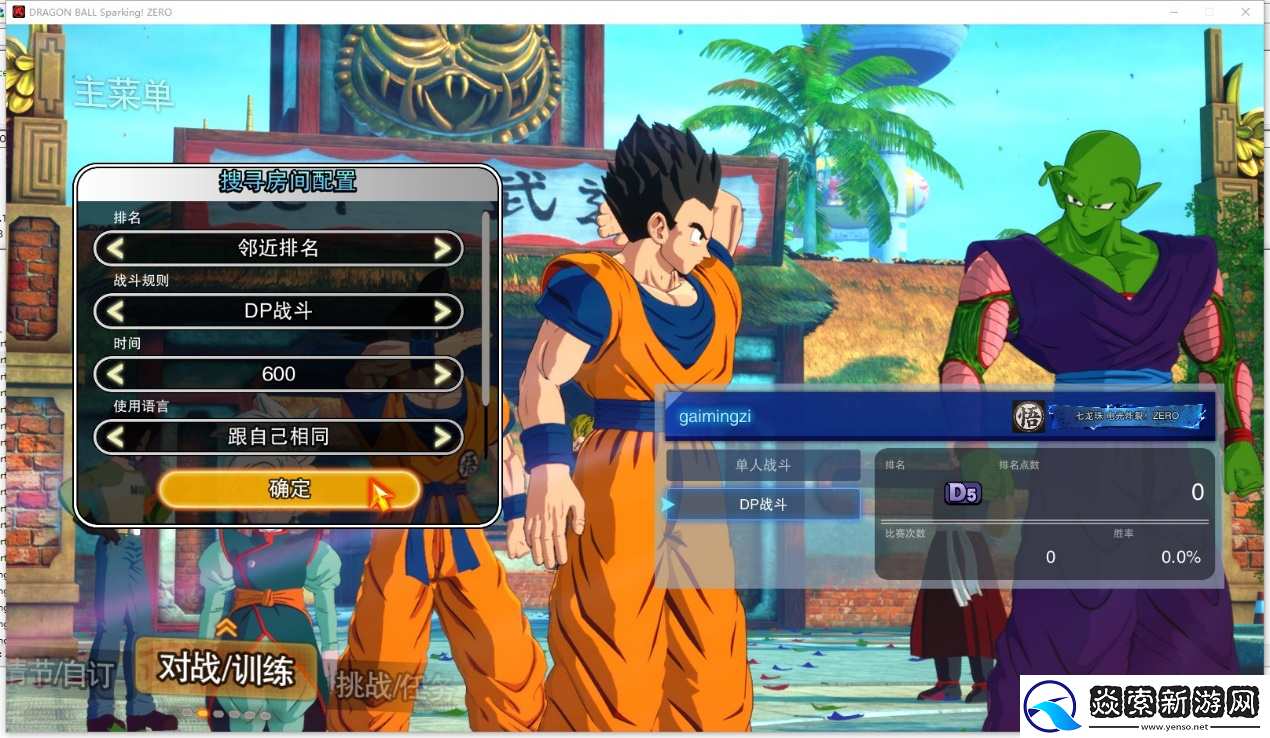Change 使用语言 to next option

pyautogui.click(x=442, y=437)
